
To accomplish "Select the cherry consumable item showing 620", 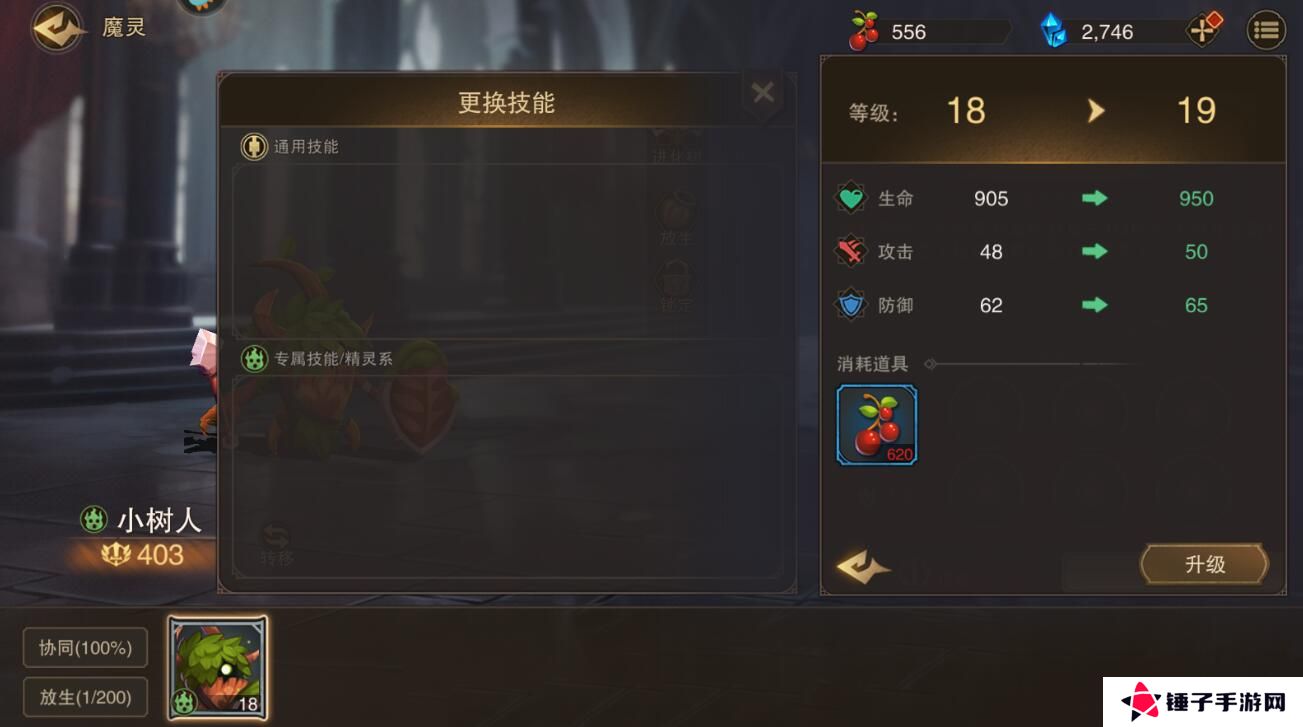I will point(876,423).
